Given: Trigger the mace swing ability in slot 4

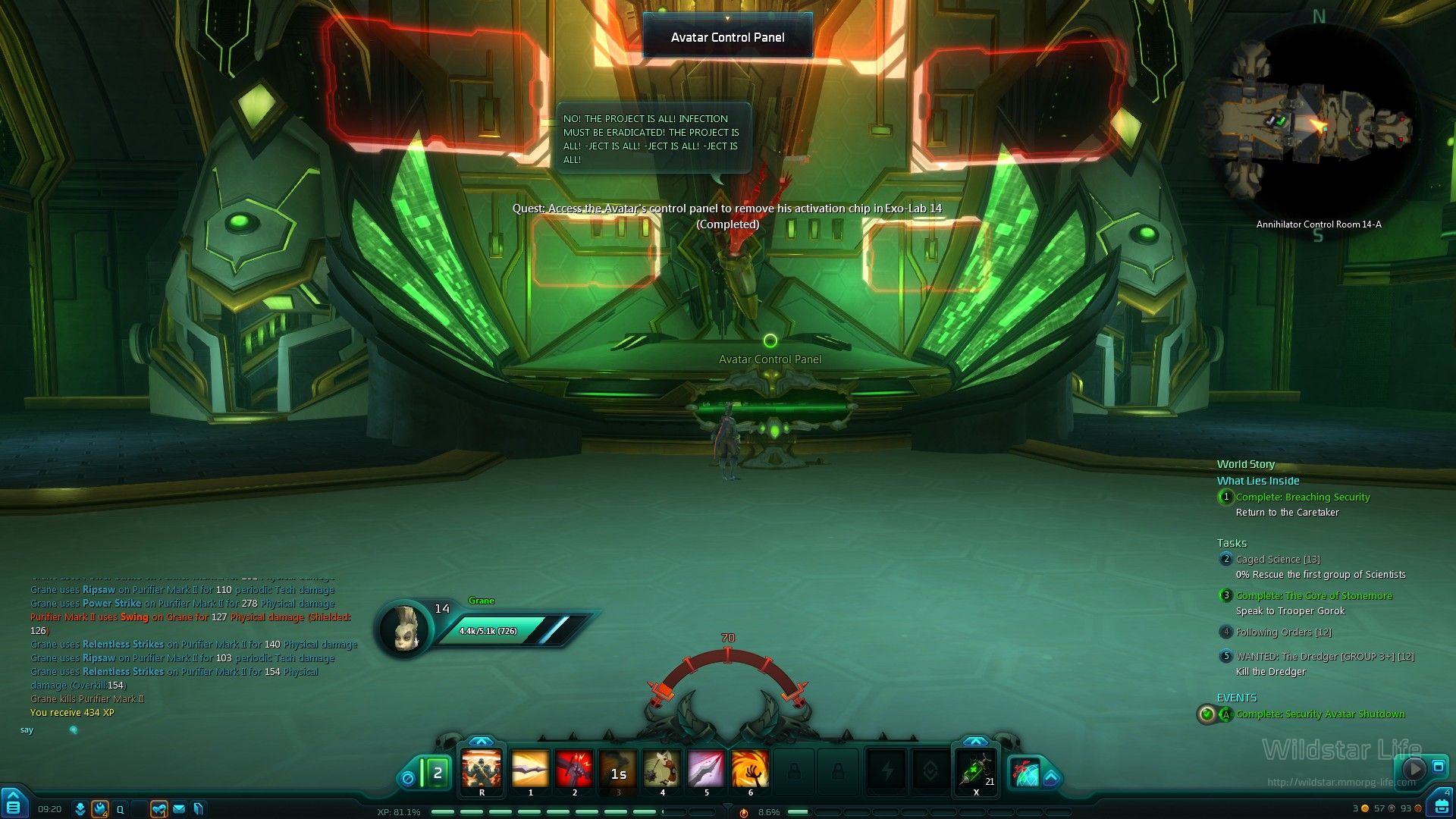Looking at the screenshot, I should pos(662,769).
